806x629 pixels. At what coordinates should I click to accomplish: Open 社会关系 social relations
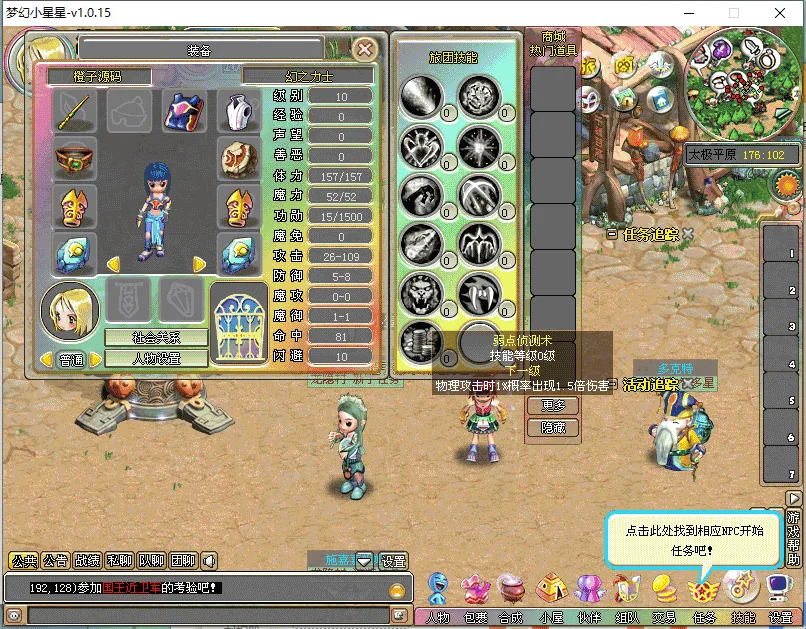(157, 338)
